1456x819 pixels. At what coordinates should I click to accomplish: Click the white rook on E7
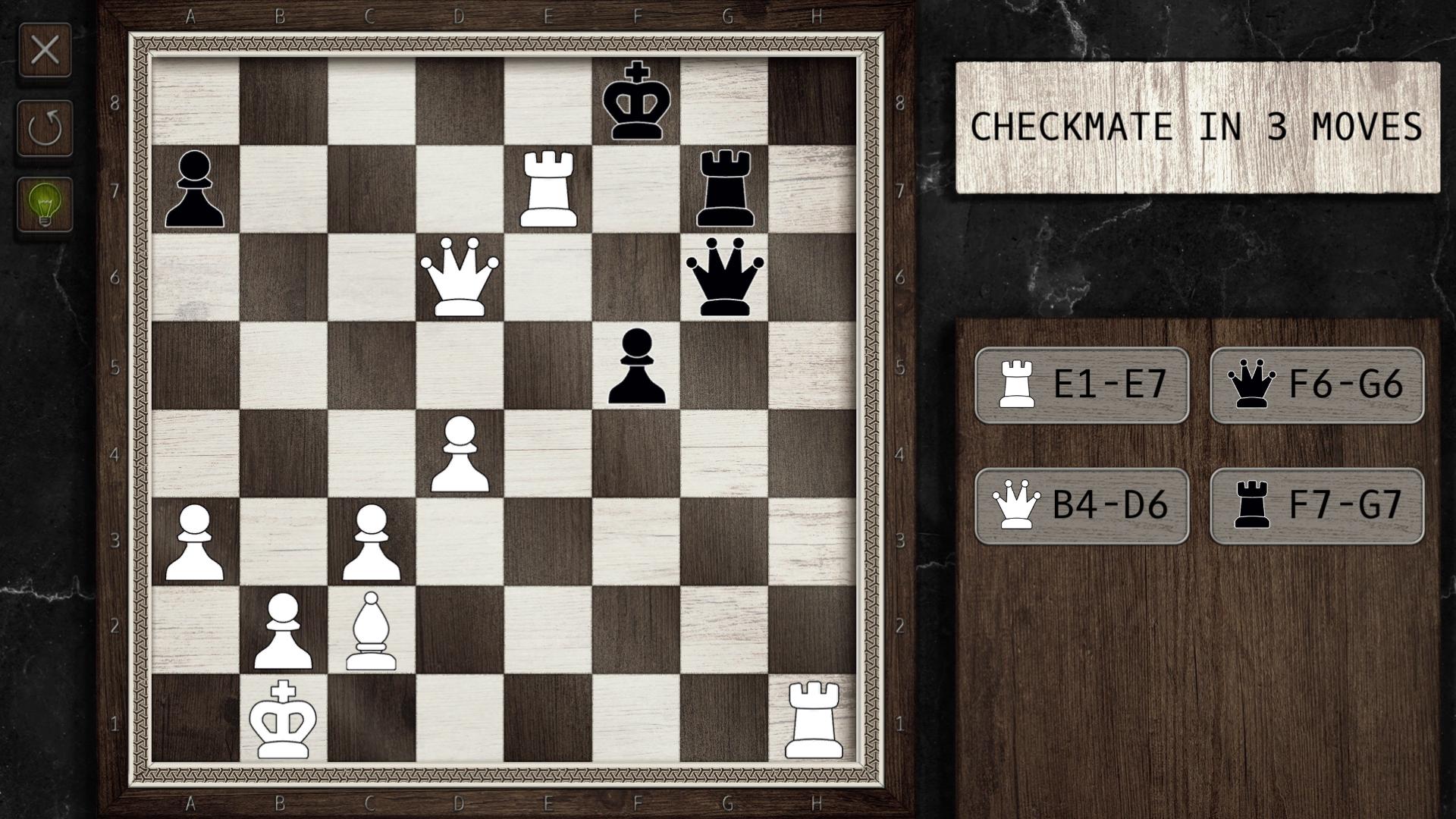point(548,189)
